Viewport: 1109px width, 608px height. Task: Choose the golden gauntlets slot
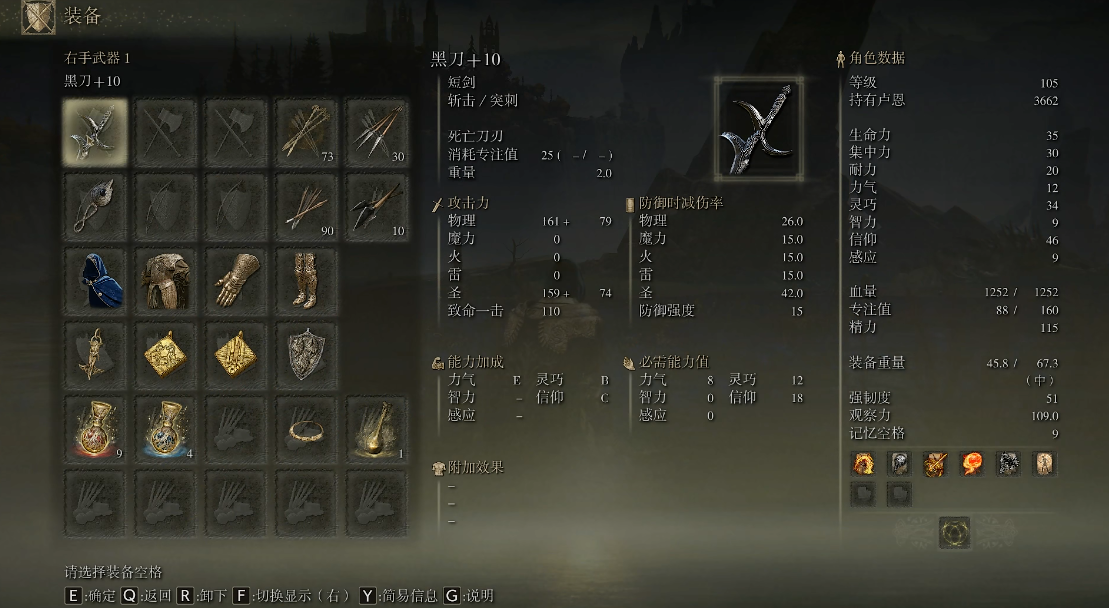pyautogui.click(x=236, y=279)
